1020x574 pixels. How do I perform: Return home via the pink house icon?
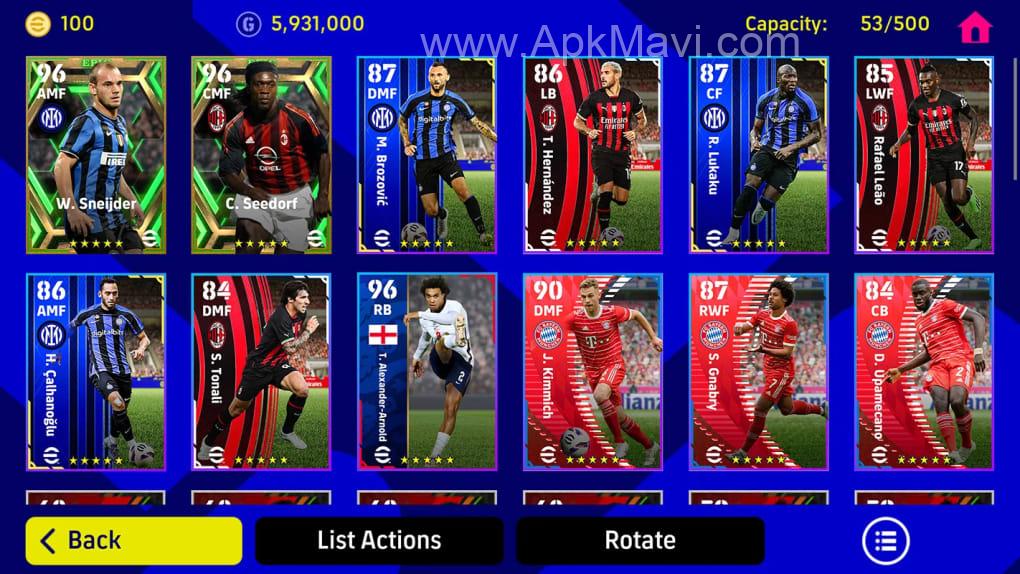click(974, 27)
